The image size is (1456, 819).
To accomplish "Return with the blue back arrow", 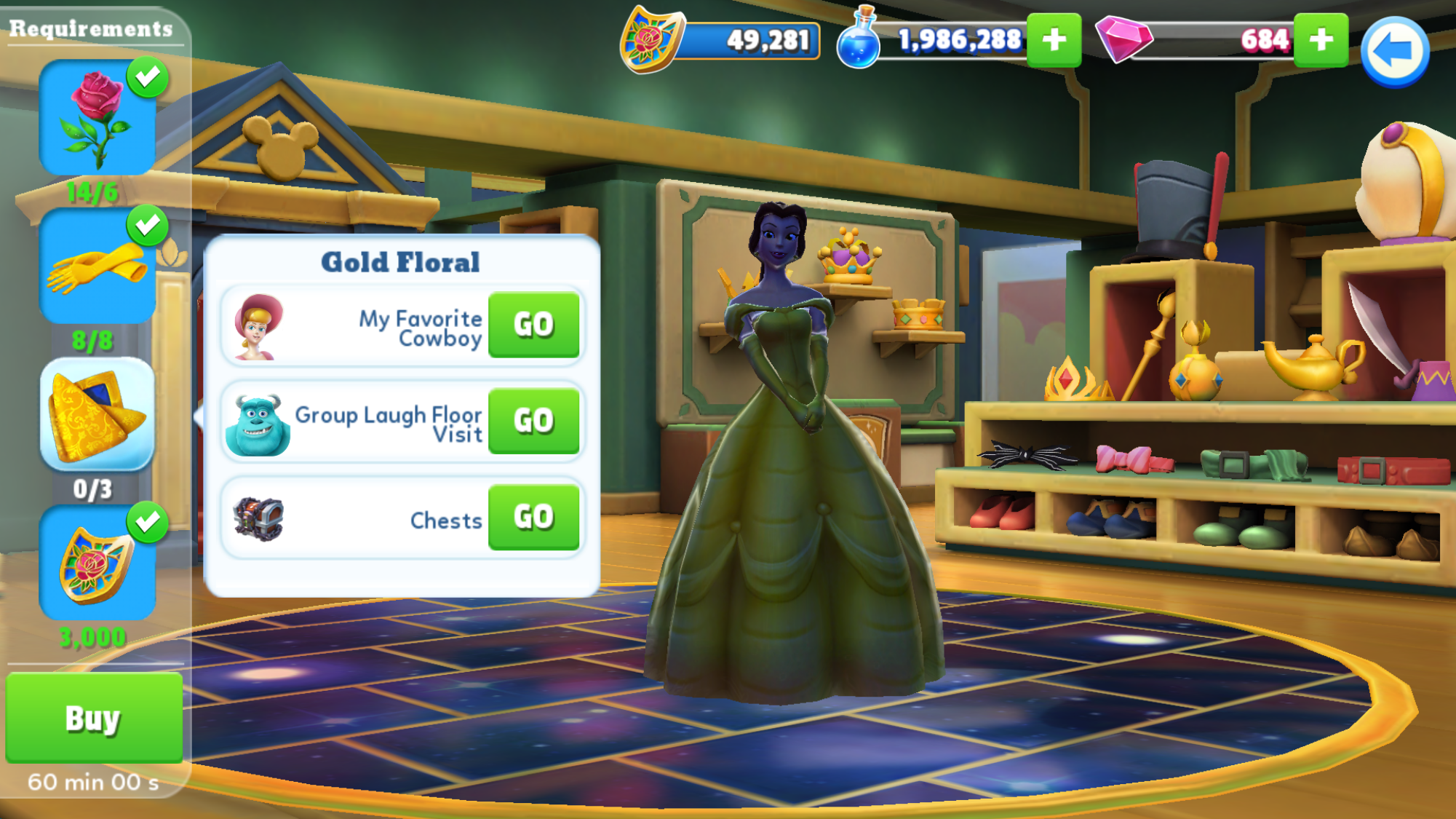I will tap(1394, 52).
